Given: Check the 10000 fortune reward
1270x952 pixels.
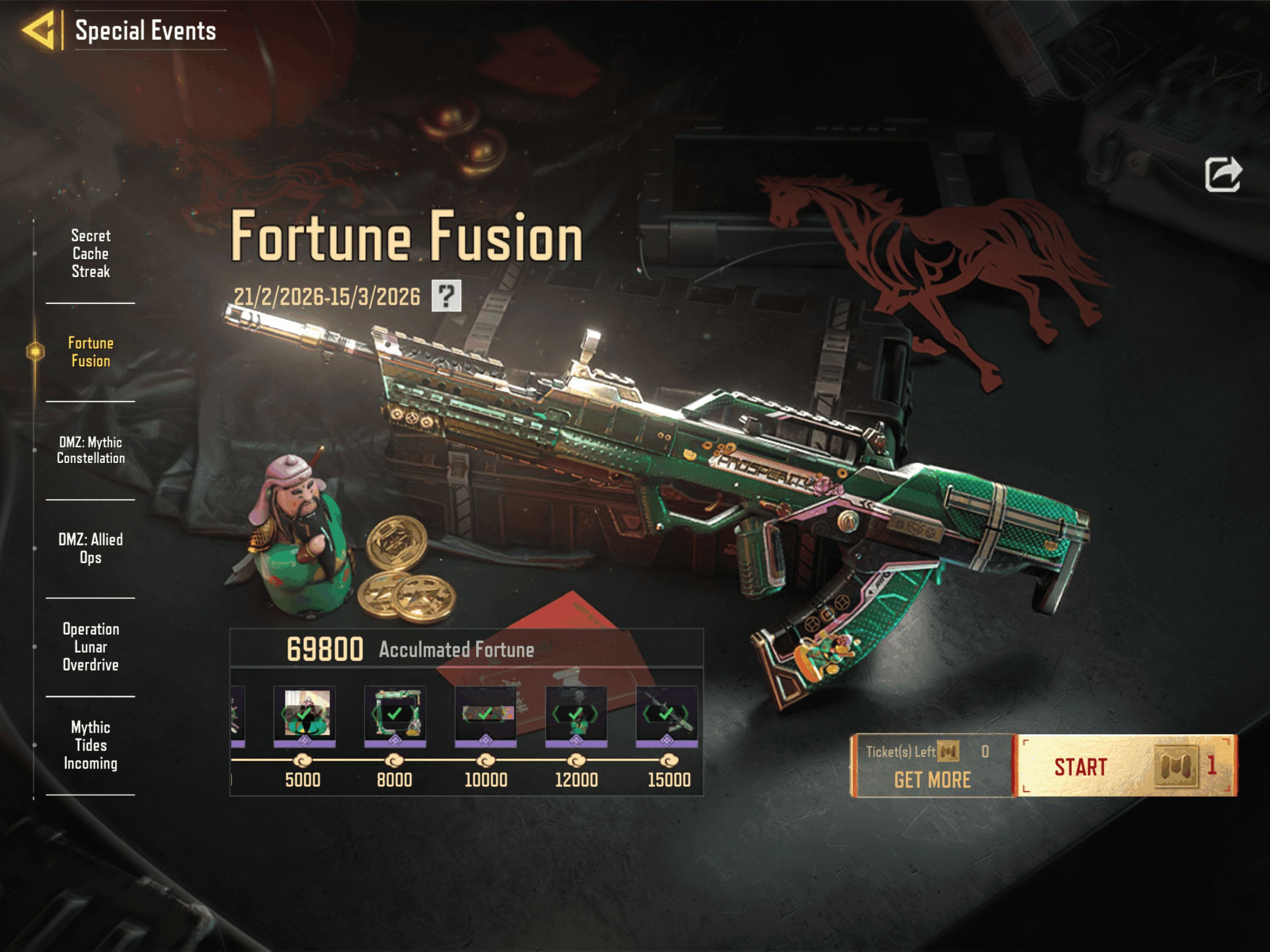Looking at the screenshot, I should pos(486,715).
